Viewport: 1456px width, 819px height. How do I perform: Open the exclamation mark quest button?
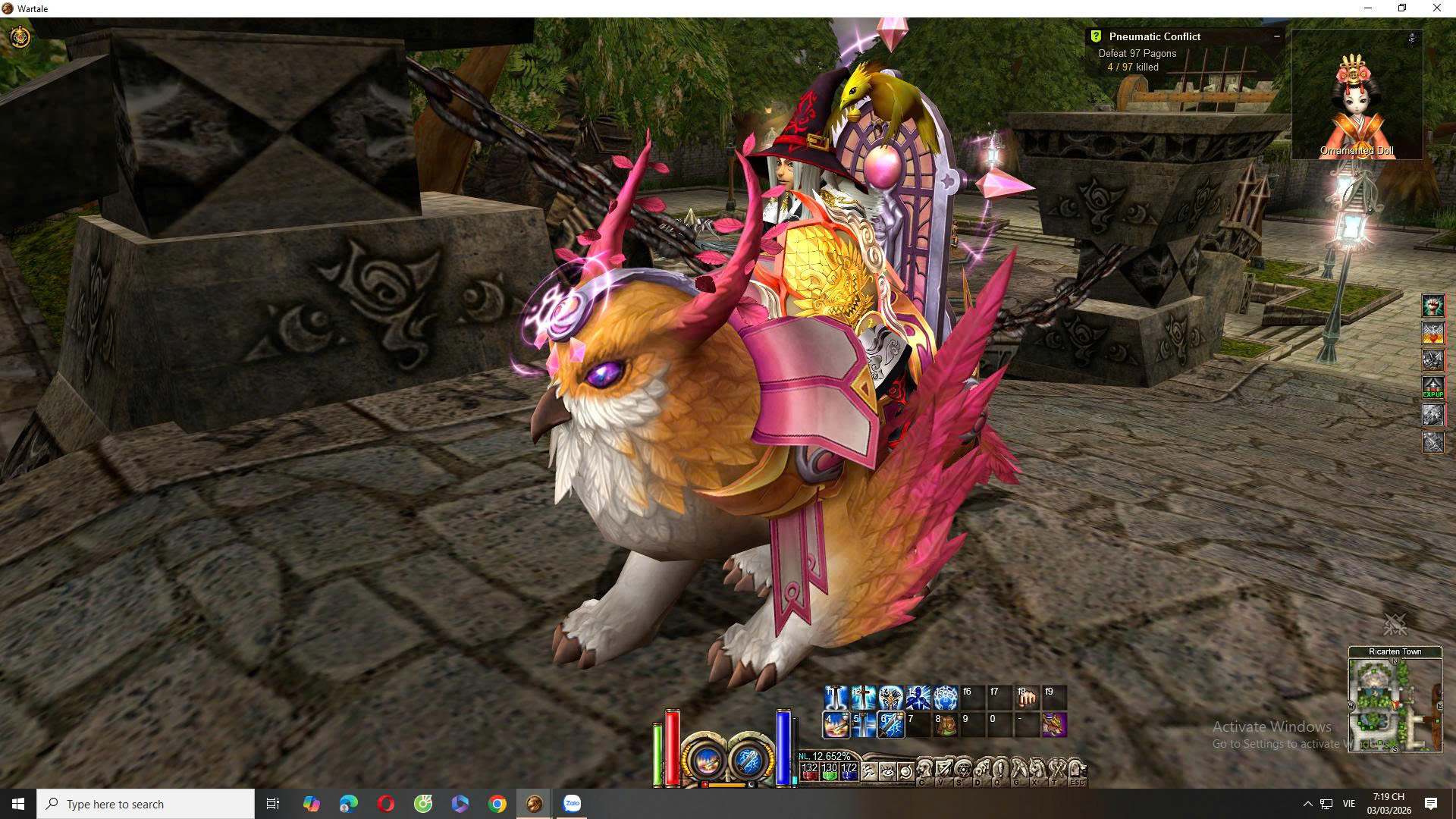[x=1000, y=770]
